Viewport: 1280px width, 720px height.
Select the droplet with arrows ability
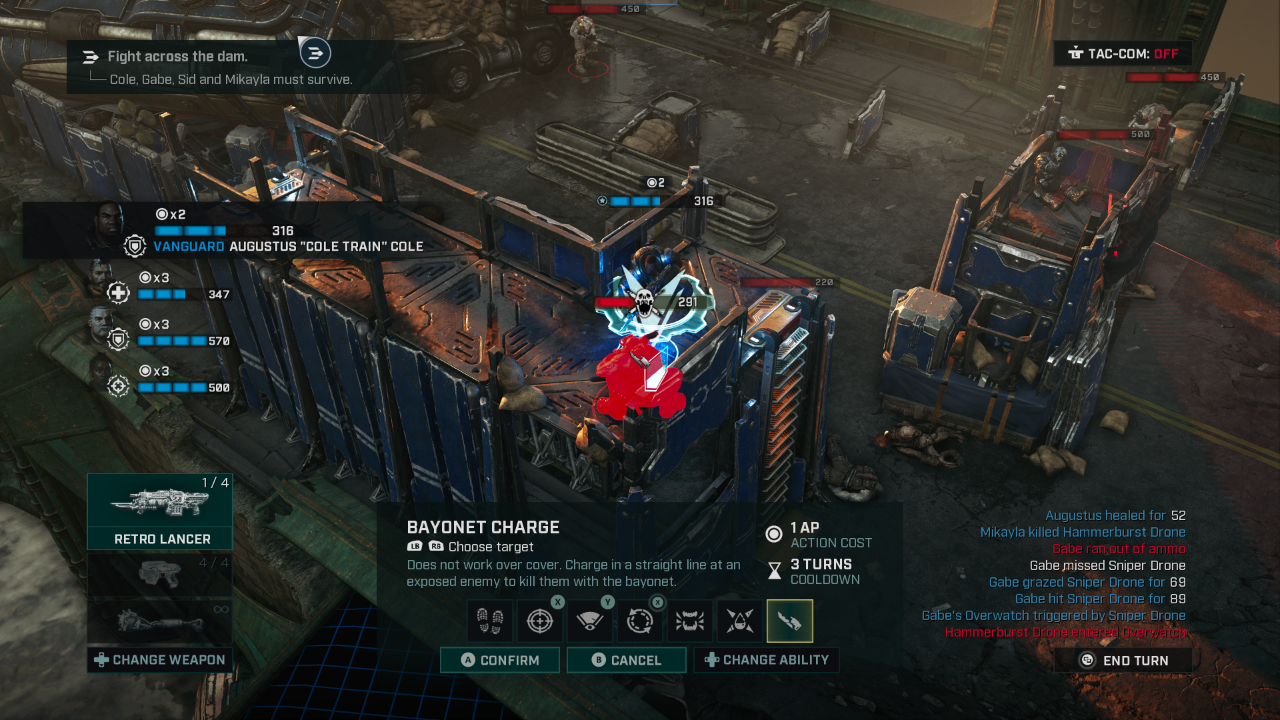click(x=740, y=621)
